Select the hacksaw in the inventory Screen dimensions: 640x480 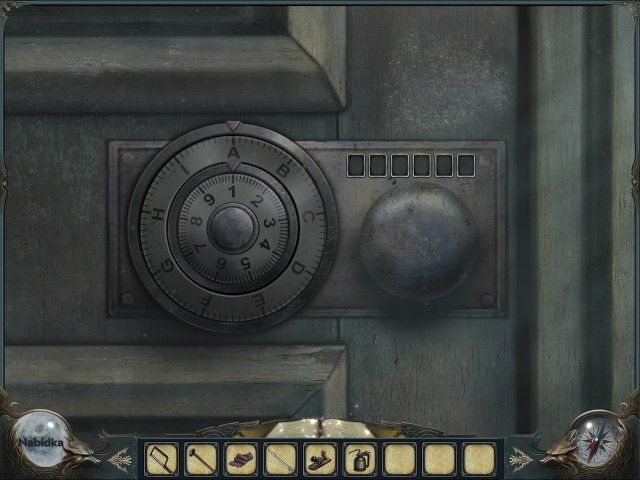[x=162, y=459]
